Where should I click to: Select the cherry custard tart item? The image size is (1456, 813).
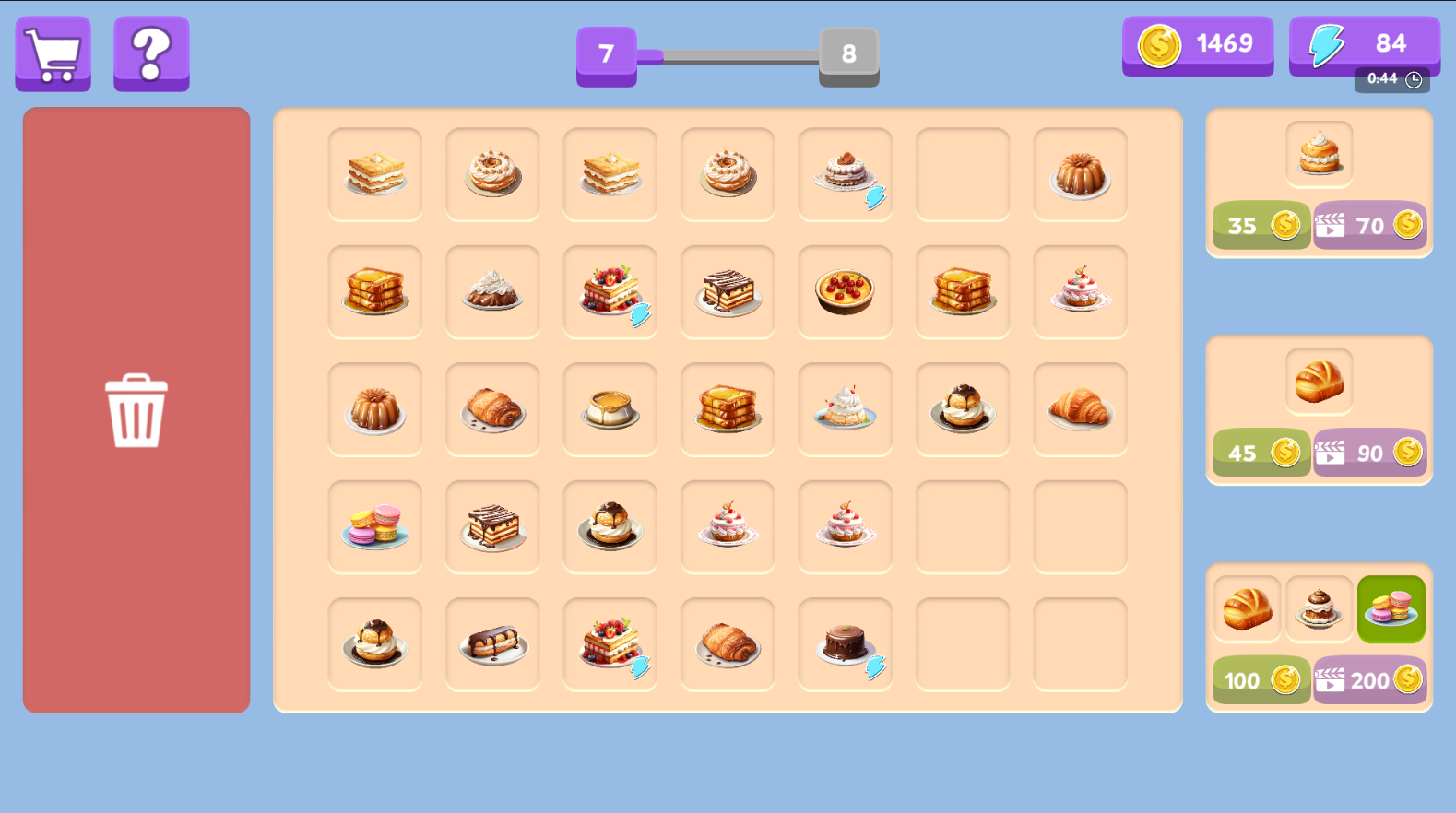tap(846, 292)
